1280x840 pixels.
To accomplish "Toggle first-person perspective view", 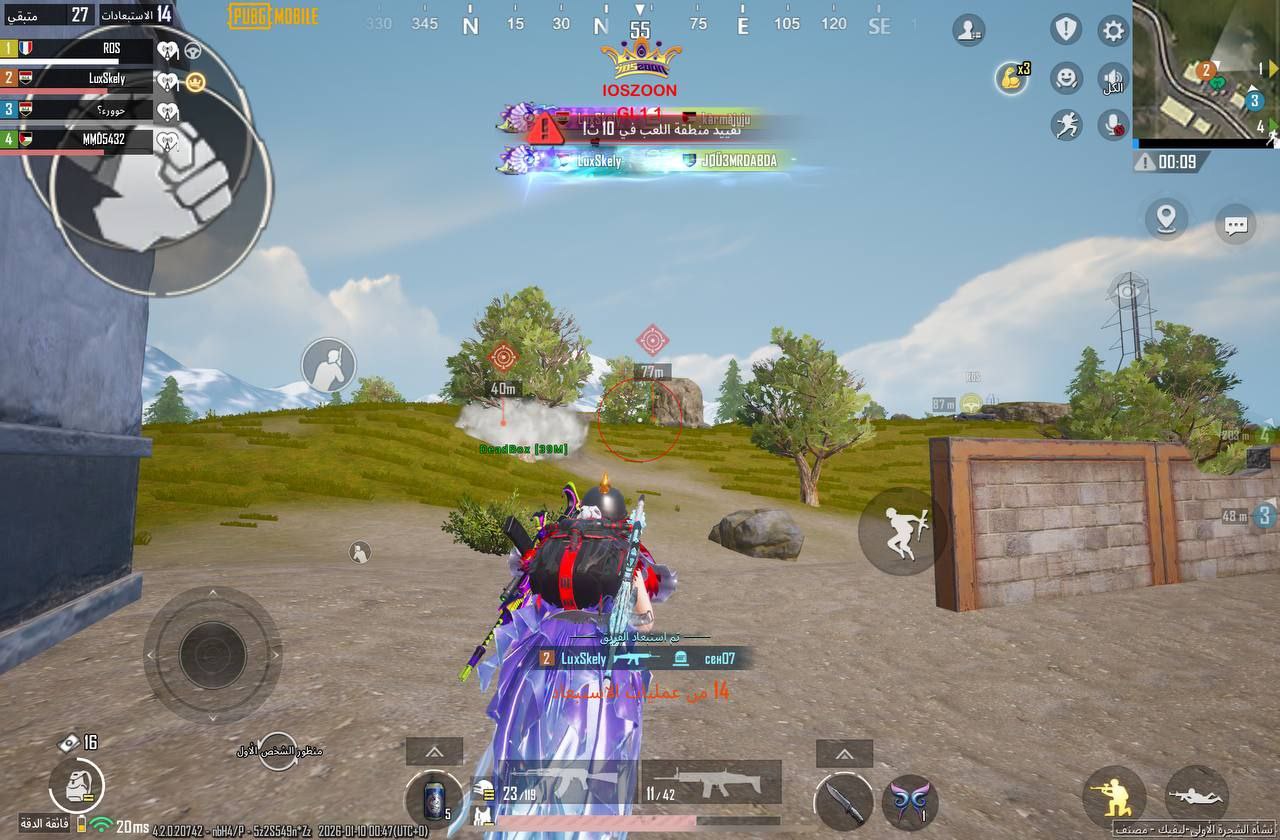I will coord(279,750).
